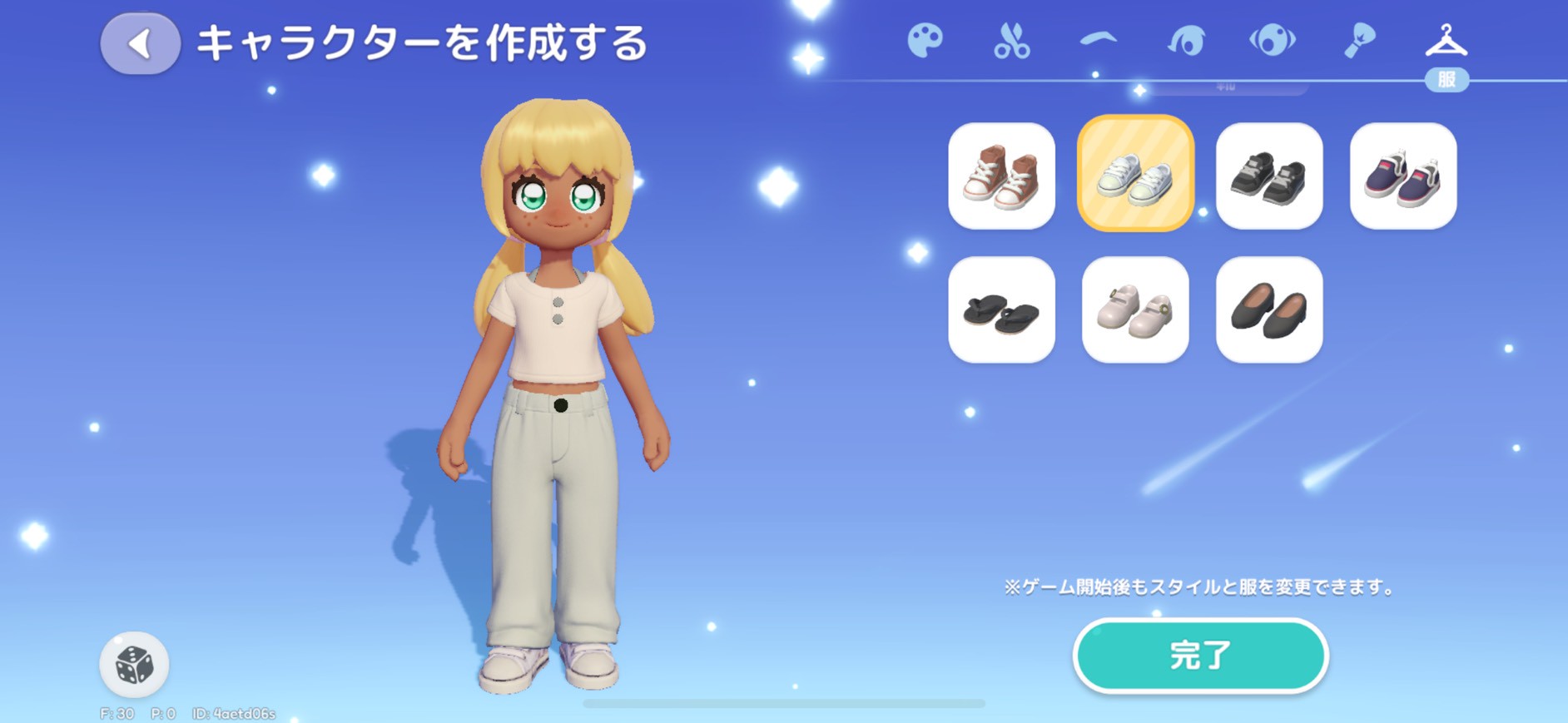Open the makeup brush section
The image size is (1568, 723).
pyautogui.click(x=1358, y=39)
